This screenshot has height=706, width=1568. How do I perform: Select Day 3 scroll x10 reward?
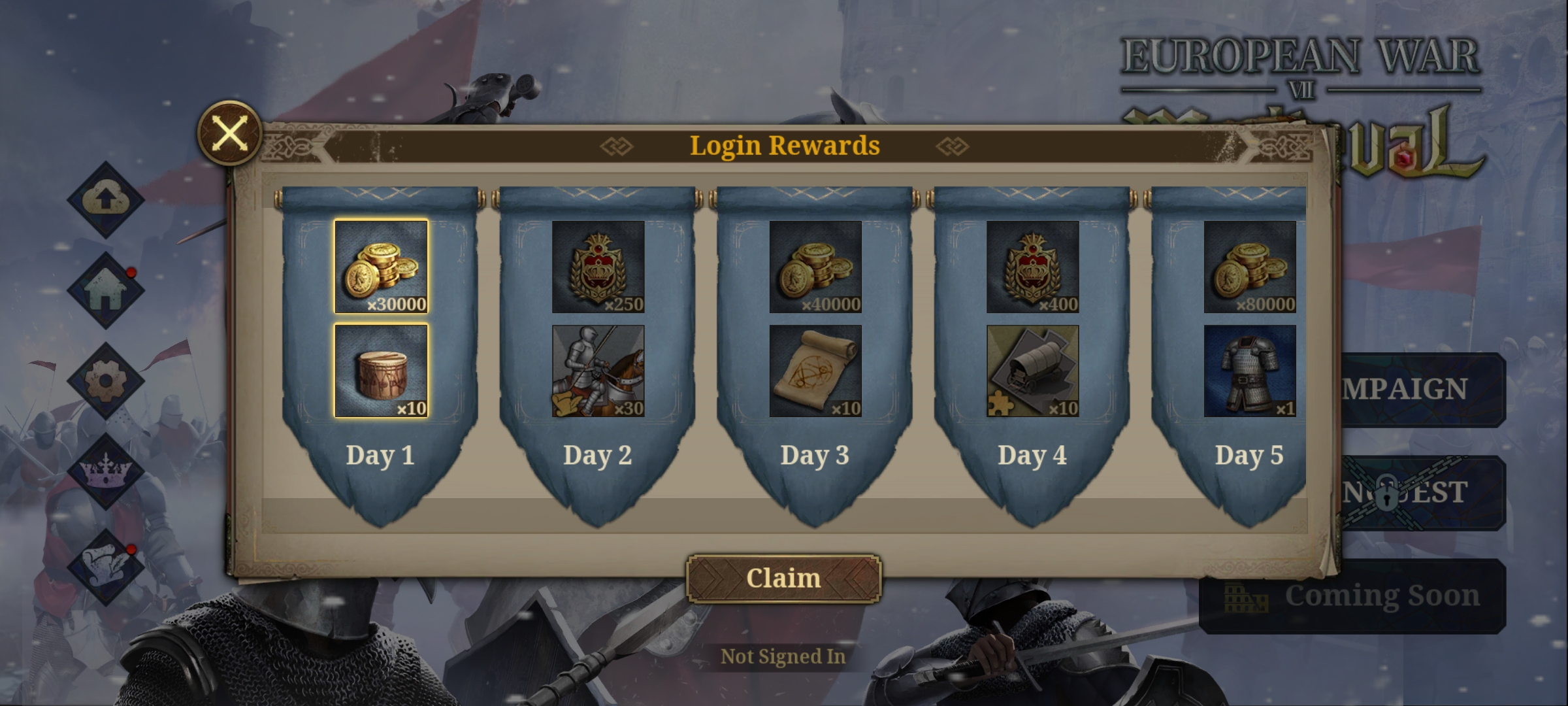click(x=815, y=371)
